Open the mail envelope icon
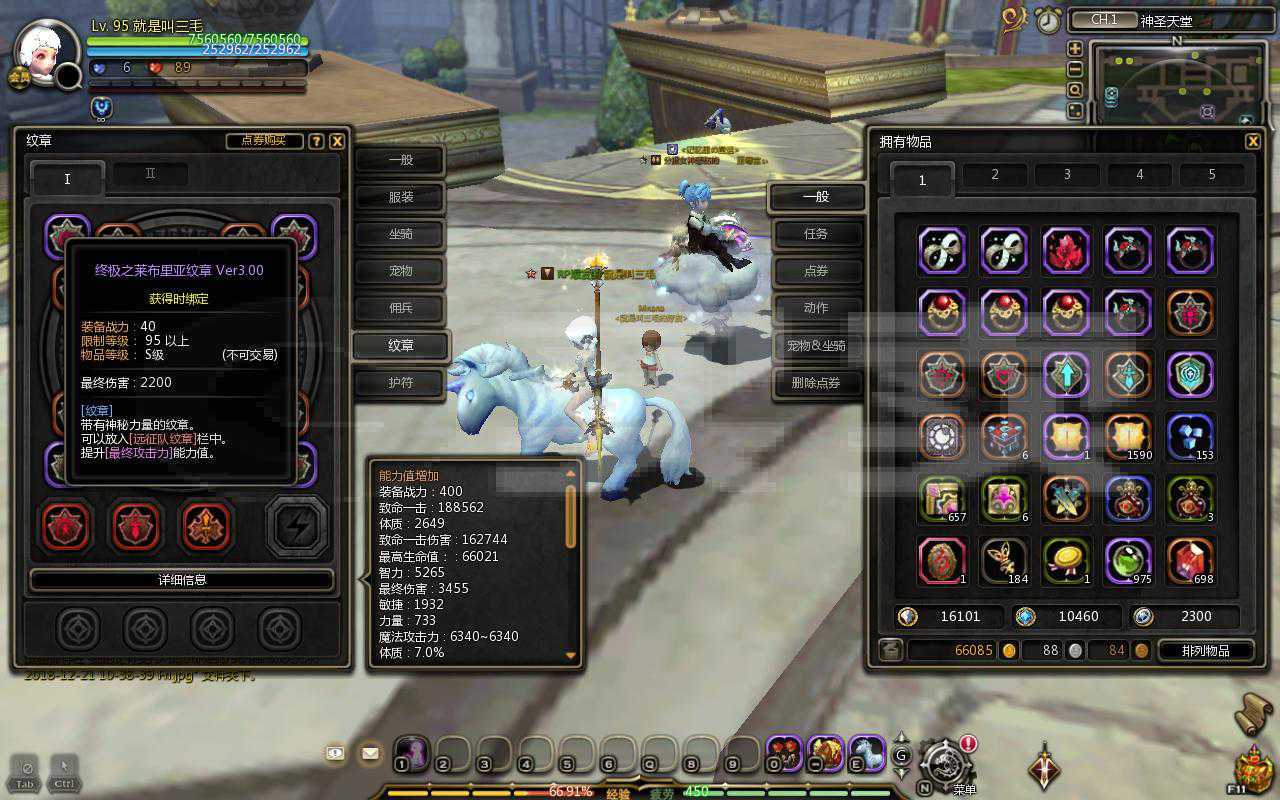This screenshot has height=800, width=1280. (370, 753)
